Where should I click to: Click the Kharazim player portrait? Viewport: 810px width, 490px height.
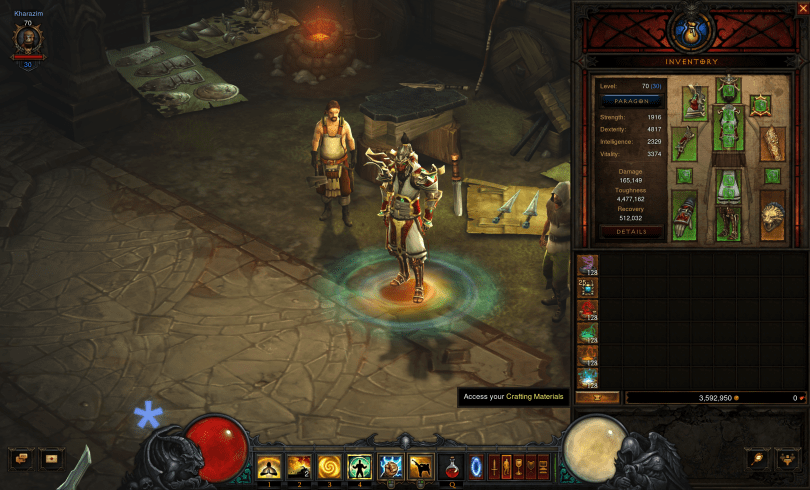(28, 38)
